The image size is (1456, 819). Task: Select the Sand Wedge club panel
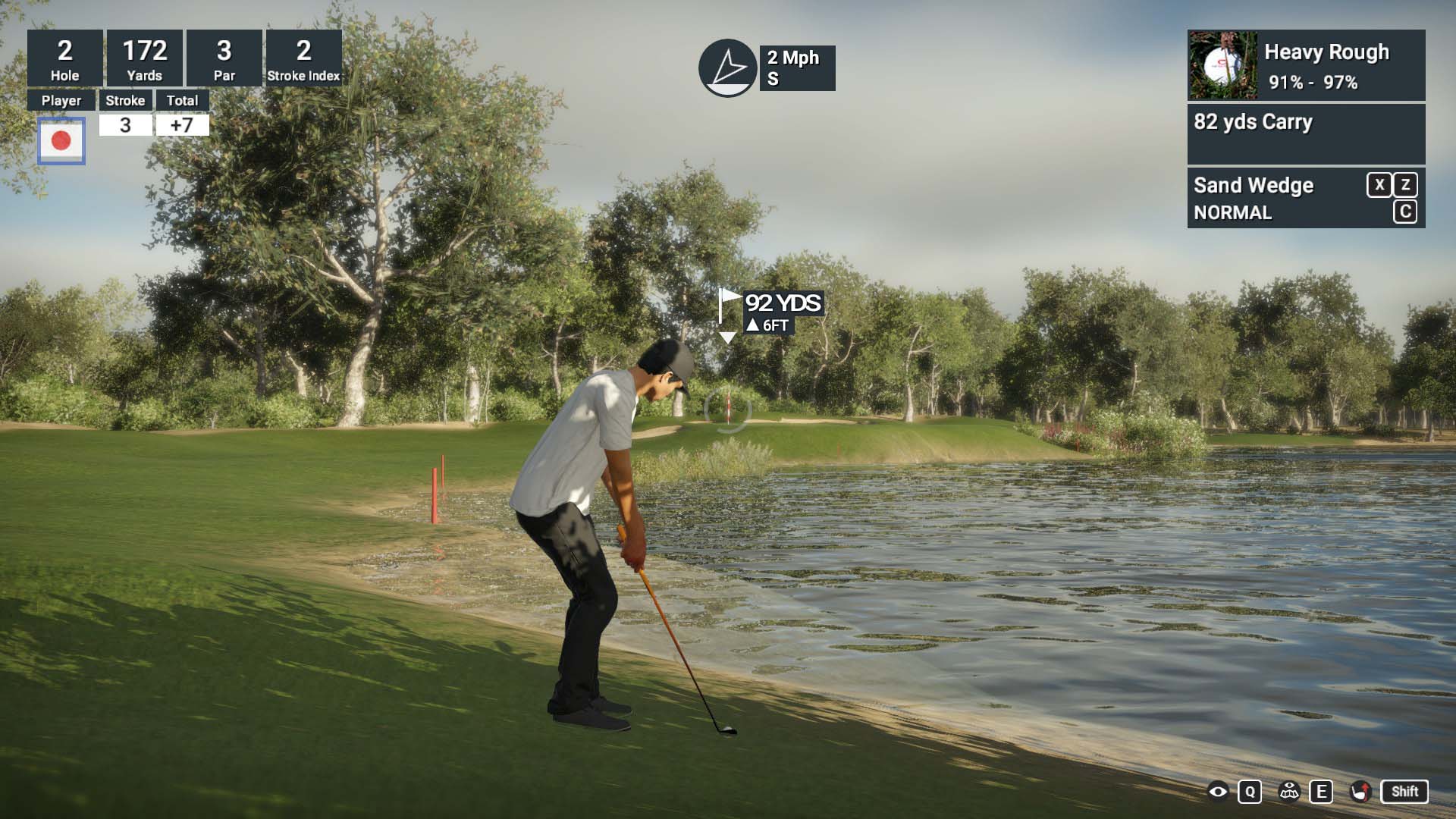(x=1254, y=186)
